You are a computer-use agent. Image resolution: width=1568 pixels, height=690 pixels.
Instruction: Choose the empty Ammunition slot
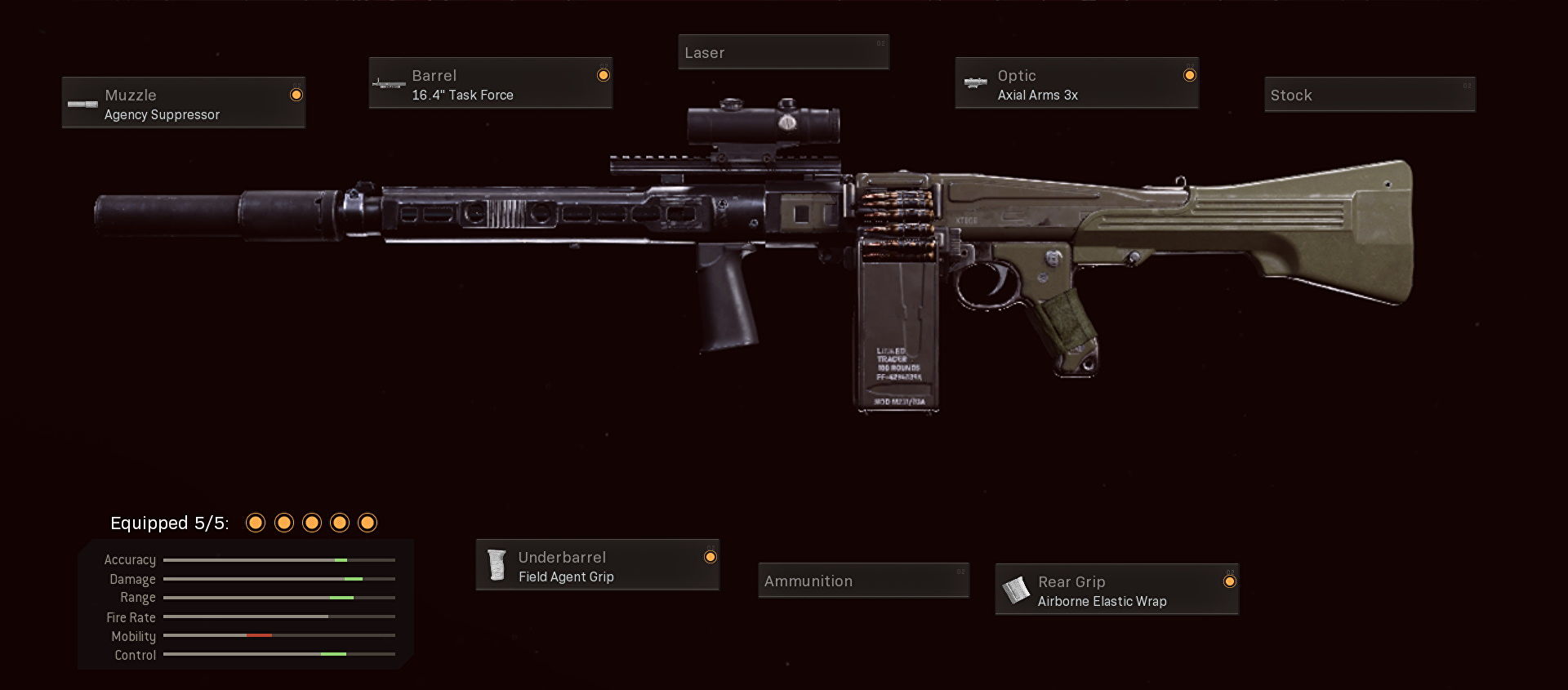[863, 581]
